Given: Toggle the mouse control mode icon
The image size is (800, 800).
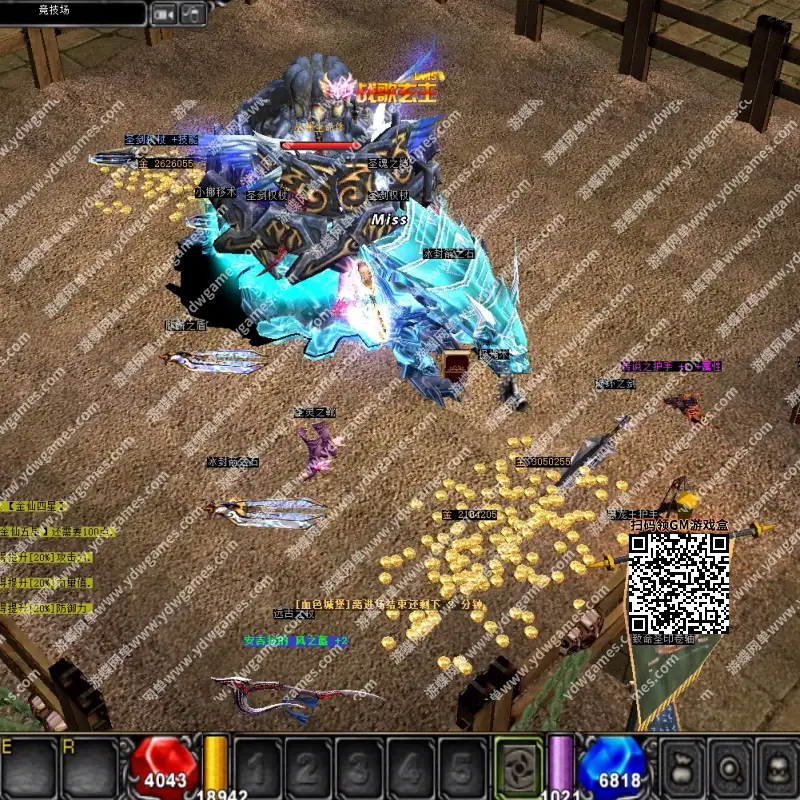Looking at the screenshot, I should point(193,13).
